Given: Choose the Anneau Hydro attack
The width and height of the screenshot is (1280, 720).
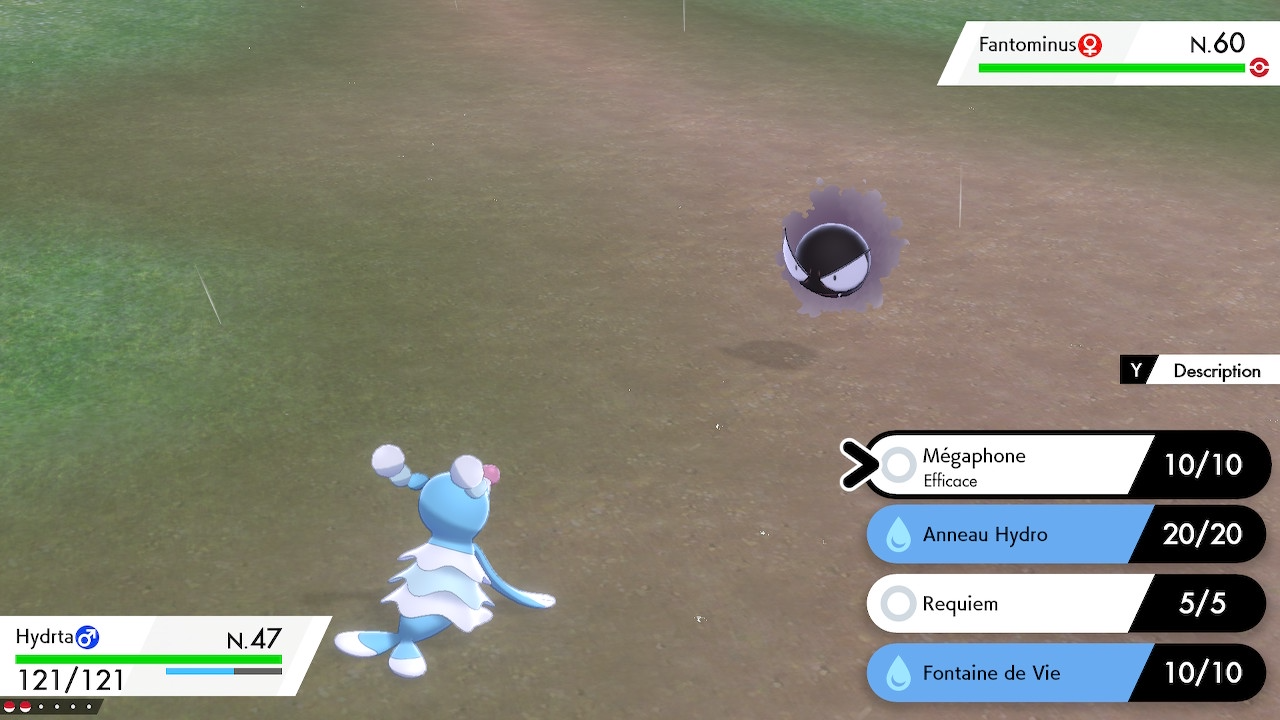Looking at the screenshot, I should (1010, 534).
